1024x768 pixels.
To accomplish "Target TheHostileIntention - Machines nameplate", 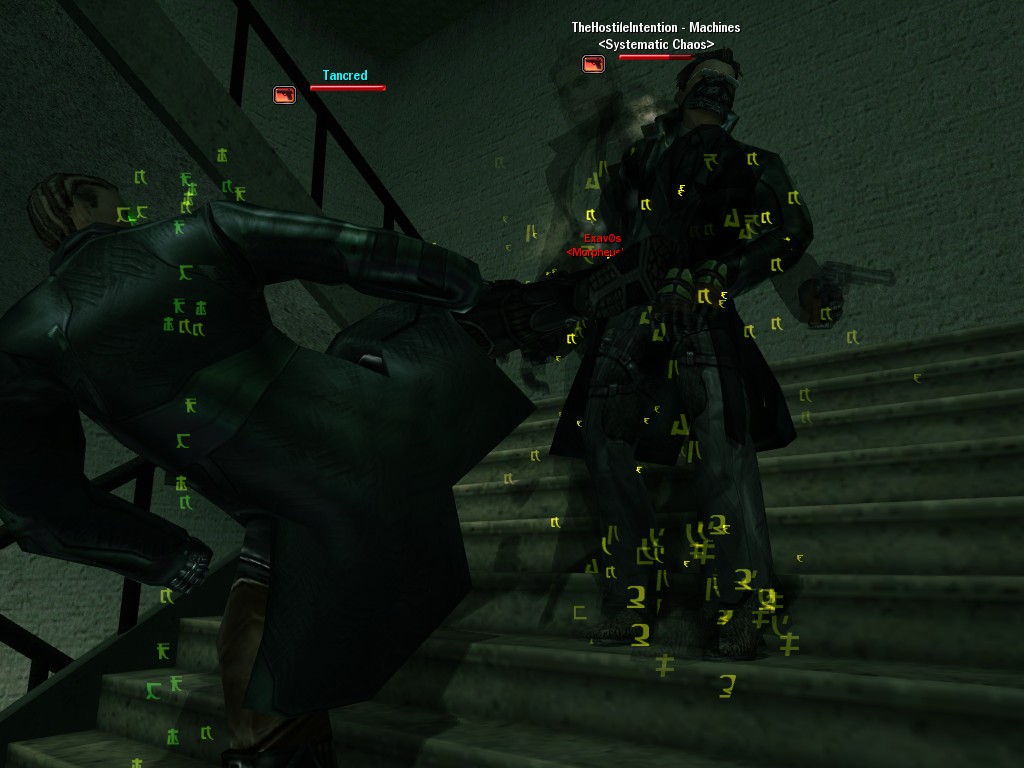I will click(x=655, y=28).
